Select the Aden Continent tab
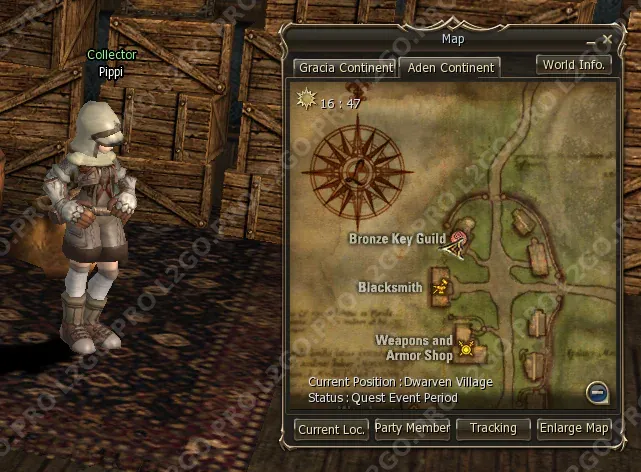 point(449,68)
